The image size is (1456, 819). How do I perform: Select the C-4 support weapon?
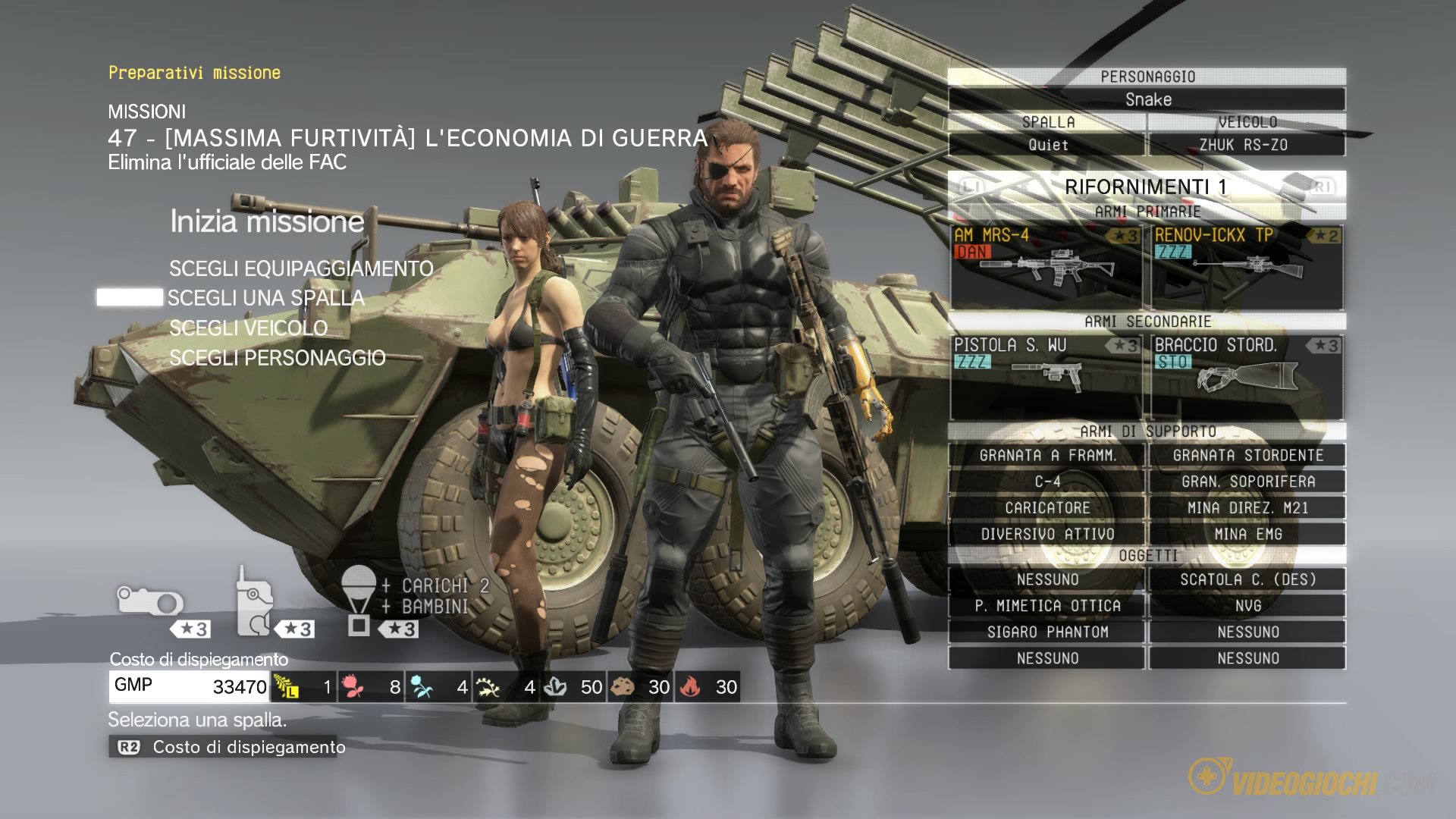pos(1047,482)
